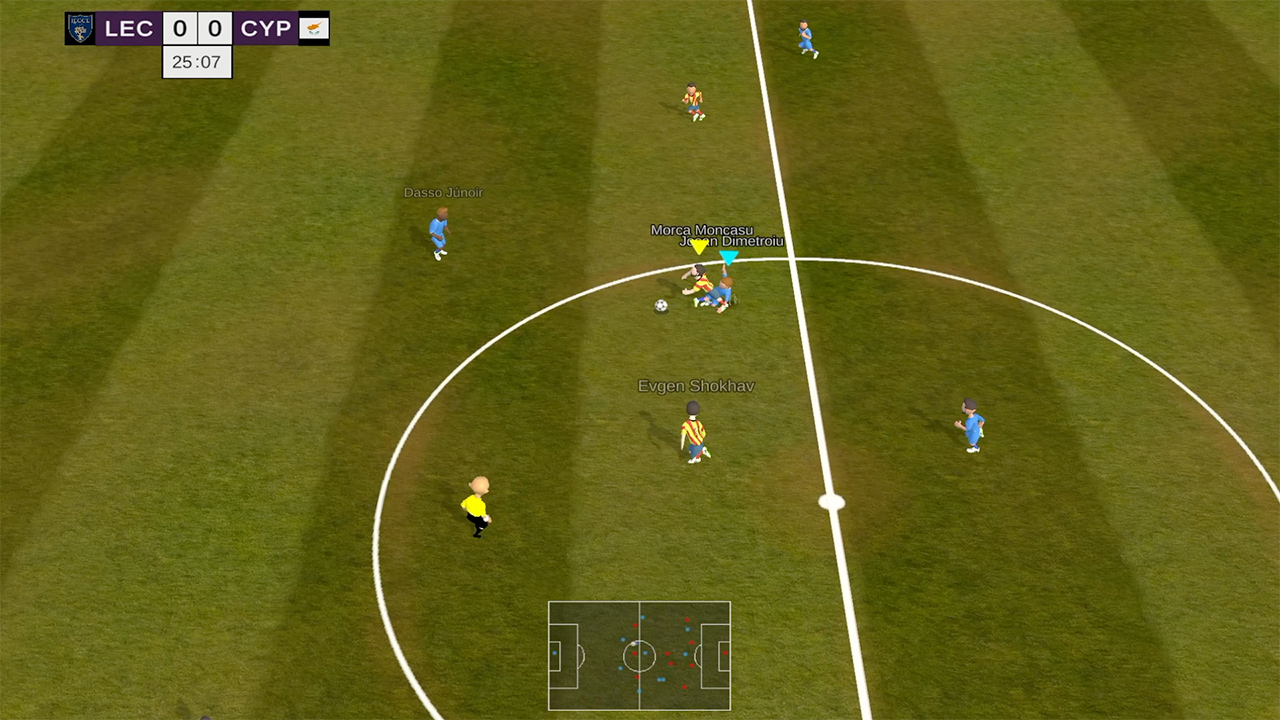The width and height of the screenshot is (1280, 720).
Task: Click LEC's score of 0
Action: [x=182, y=28]
